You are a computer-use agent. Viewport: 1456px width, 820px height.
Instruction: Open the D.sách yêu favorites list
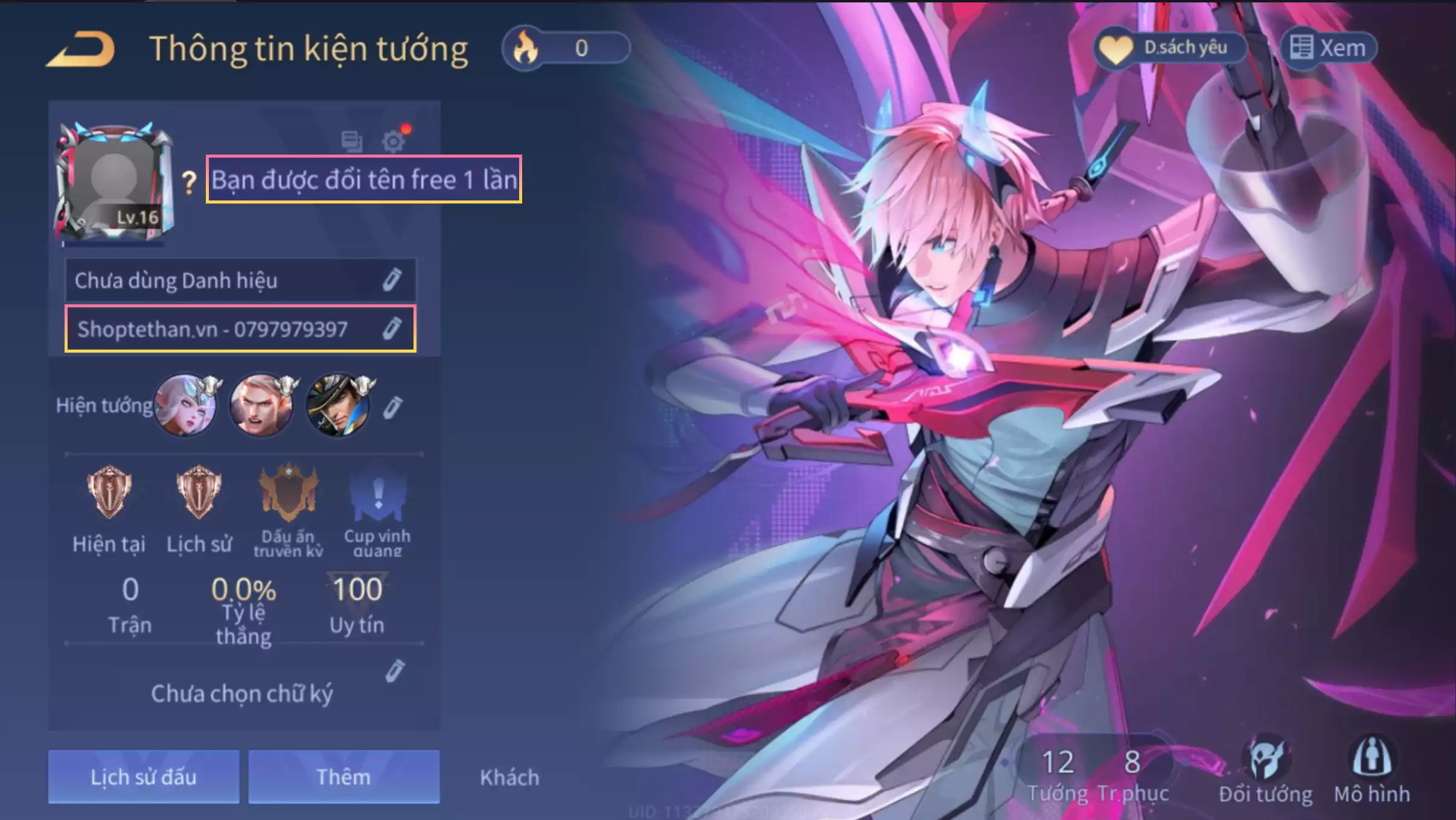(x=1169, y=48)
